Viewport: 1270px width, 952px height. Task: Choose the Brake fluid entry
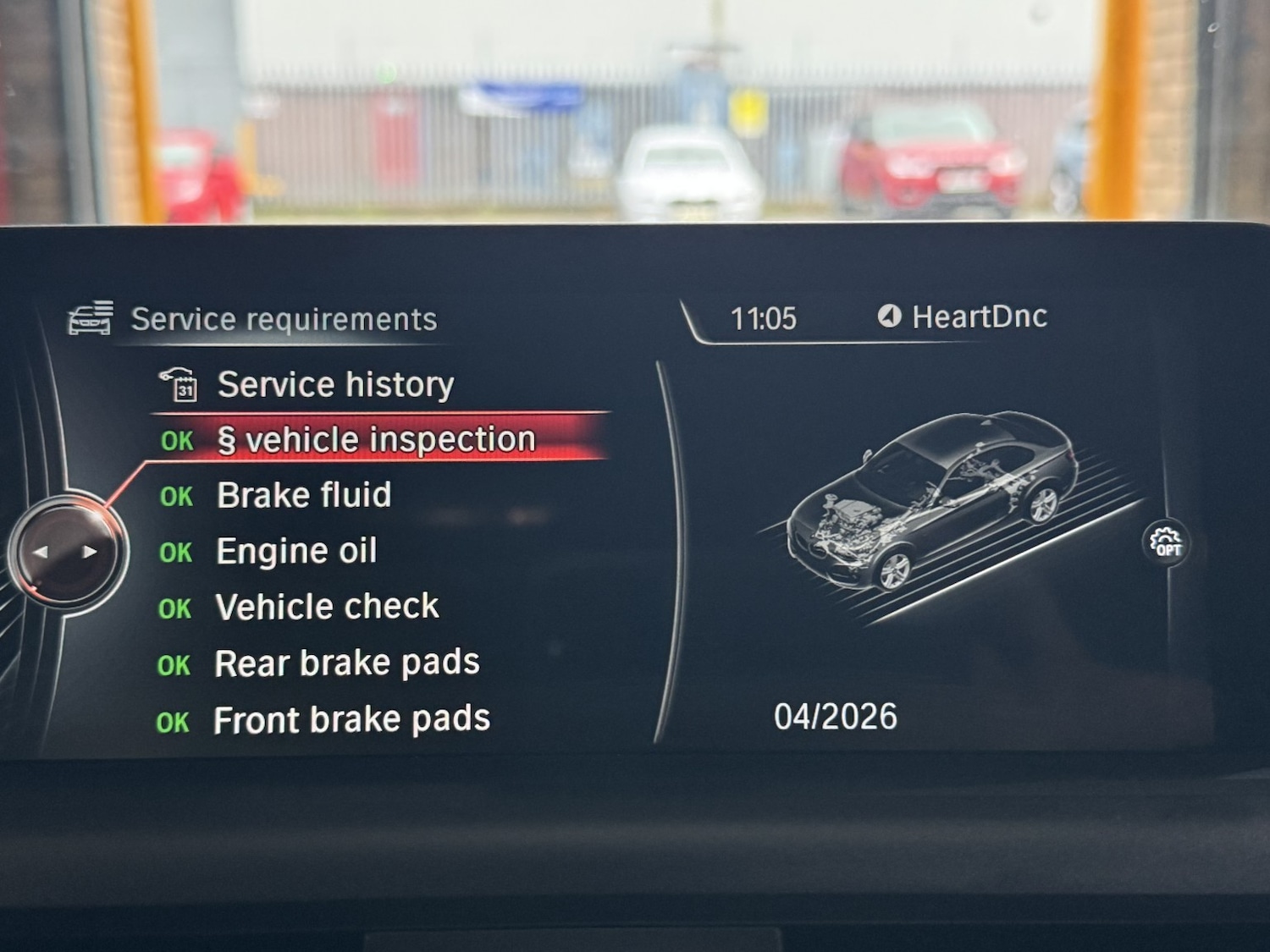pyautogui.click(x=304, y=495)
